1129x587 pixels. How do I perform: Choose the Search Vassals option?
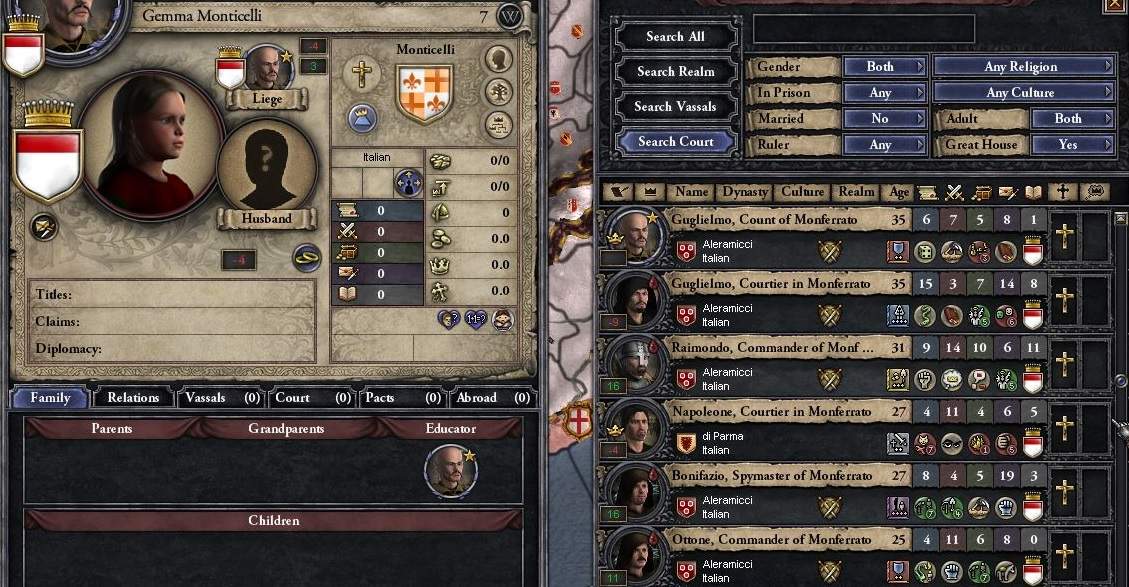(x=675, y=107)
